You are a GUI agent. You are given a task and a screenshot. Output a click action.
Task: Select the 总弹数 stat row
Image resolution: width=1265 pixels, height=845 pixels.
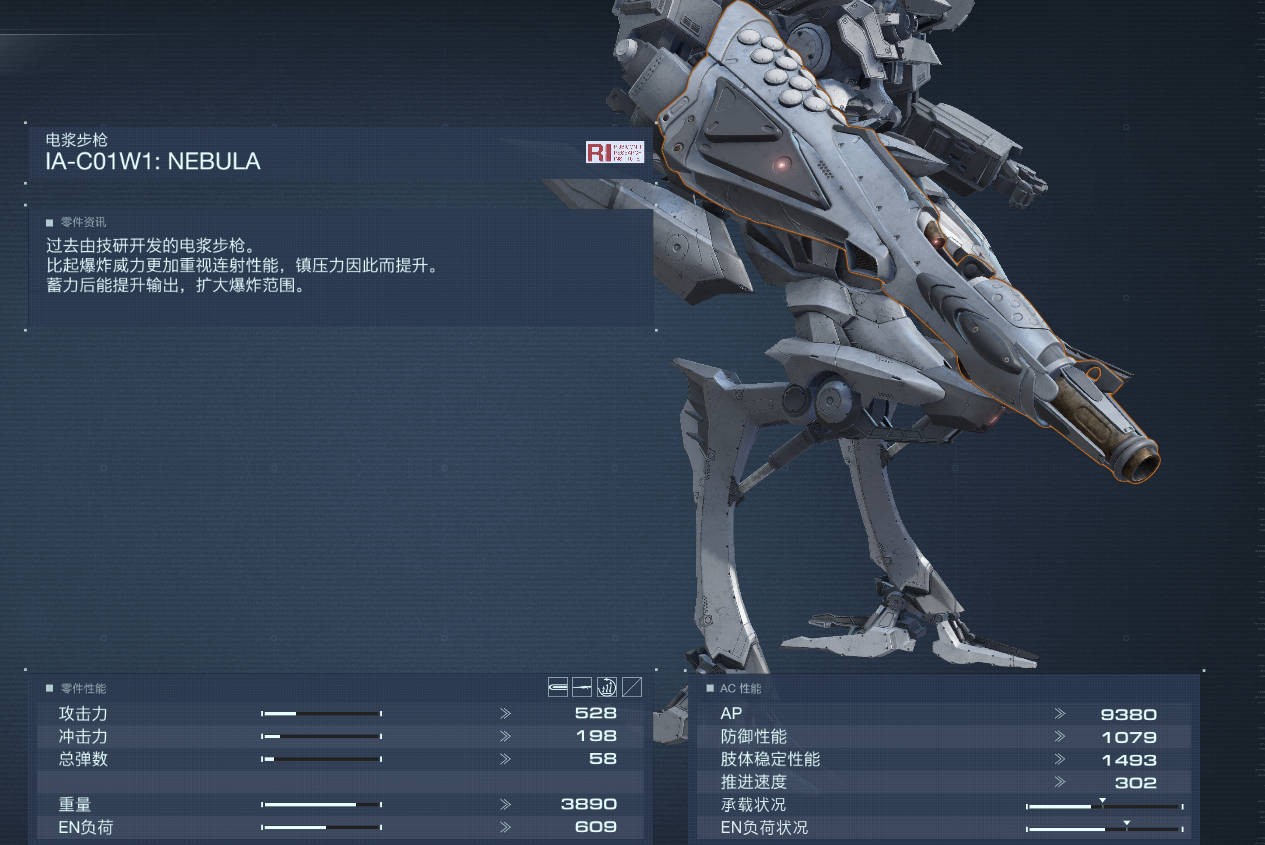click(x=340, y=759)
